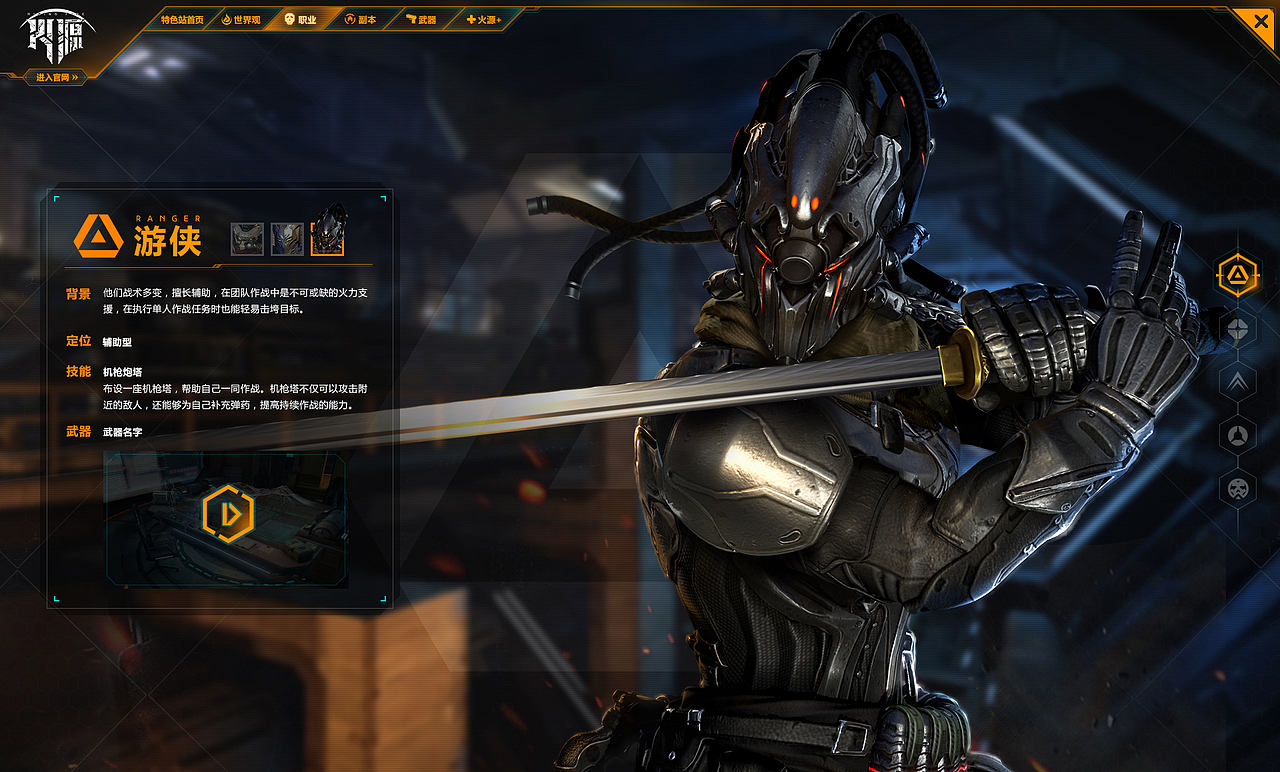This screenshot has height=772, width=1280.
Task: Switch to the 世界观 tab
Action: pos(242,20)
